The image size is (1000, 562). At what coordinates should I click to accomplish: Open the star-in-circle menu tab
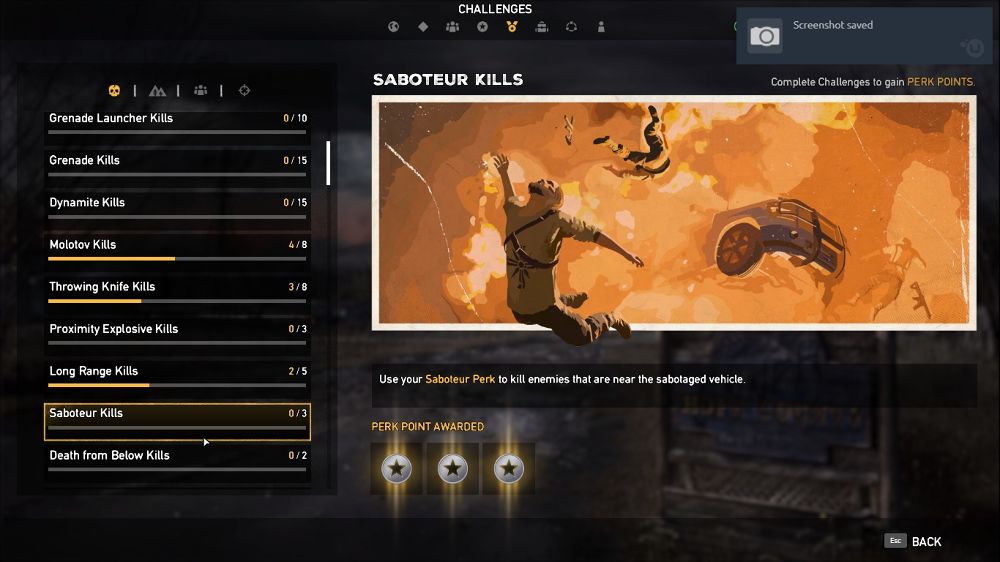[482, 27]
